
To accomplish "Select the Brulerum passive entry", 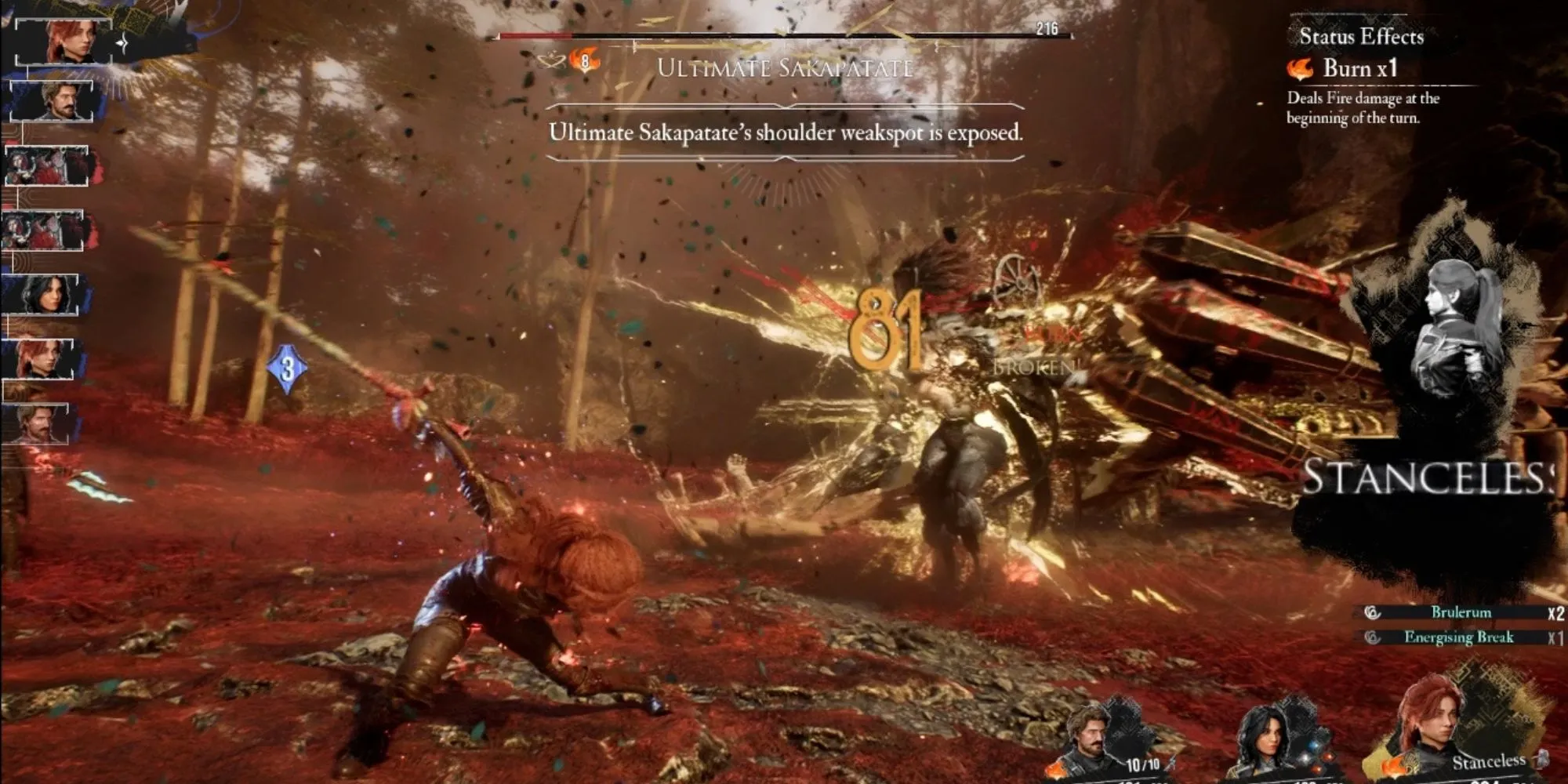I will pyautogui.click(x=1461, y=612).
